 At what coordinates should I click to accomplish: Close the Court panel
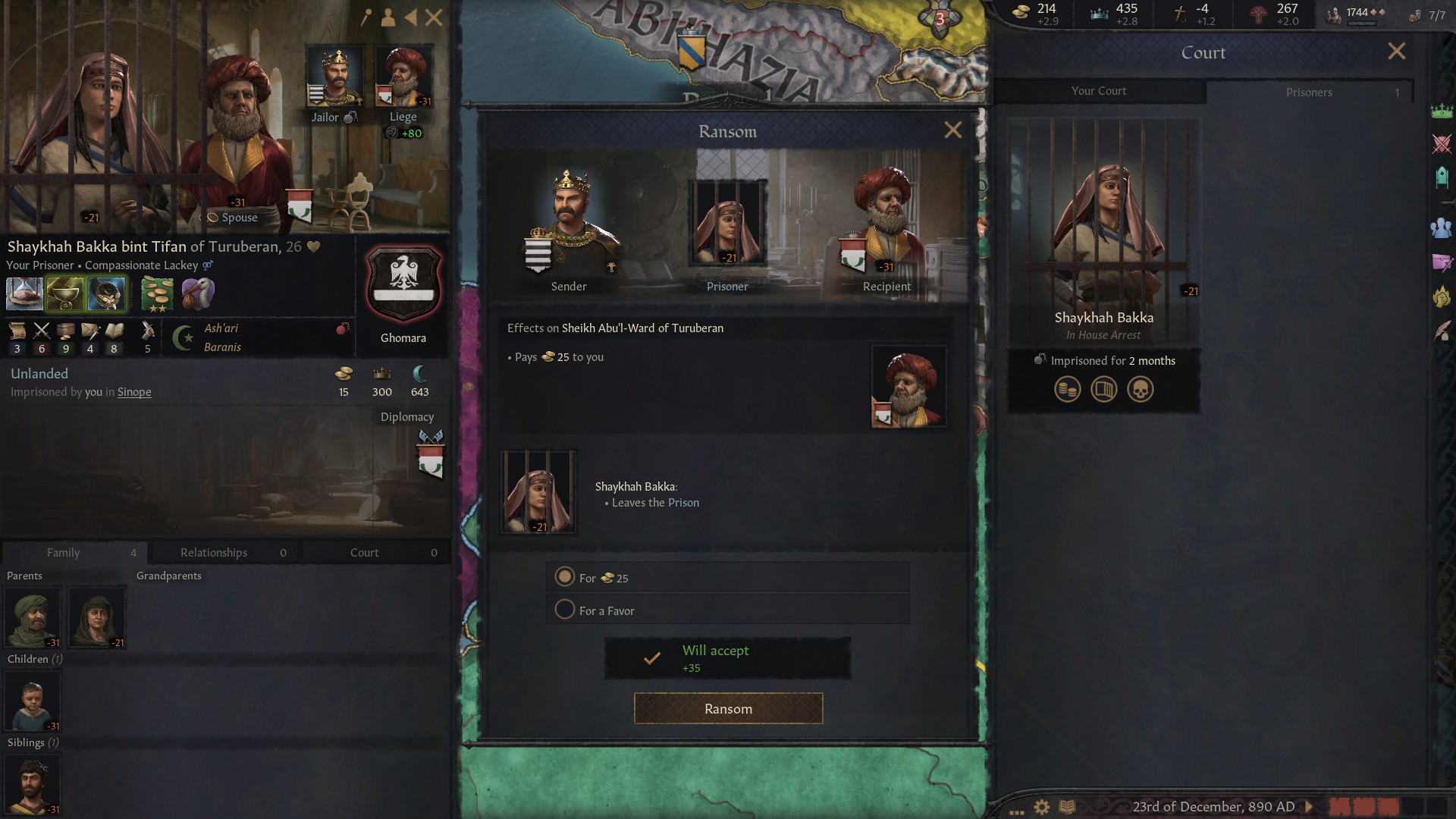(1396, 52)
